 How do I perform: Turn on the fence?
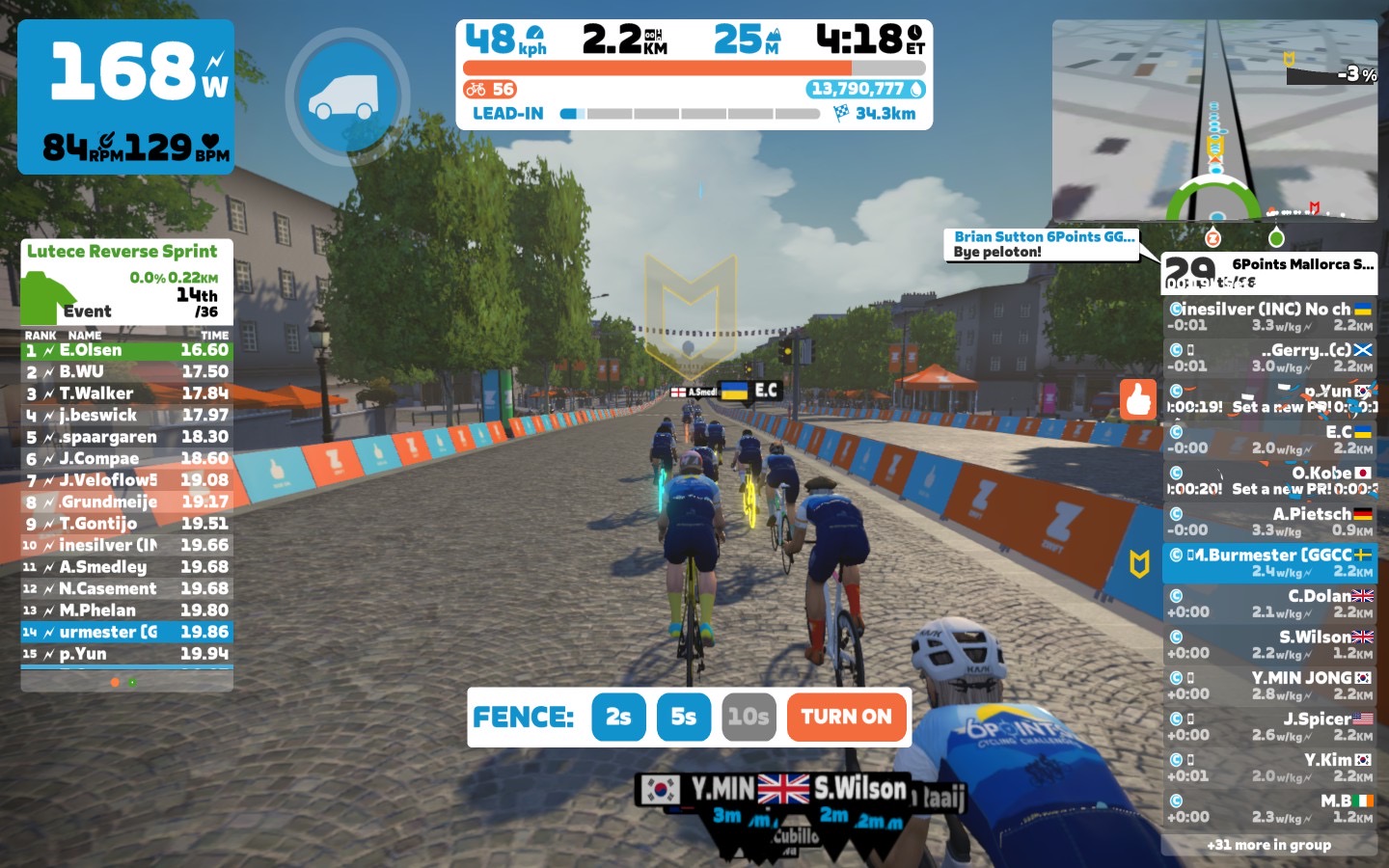847,717
